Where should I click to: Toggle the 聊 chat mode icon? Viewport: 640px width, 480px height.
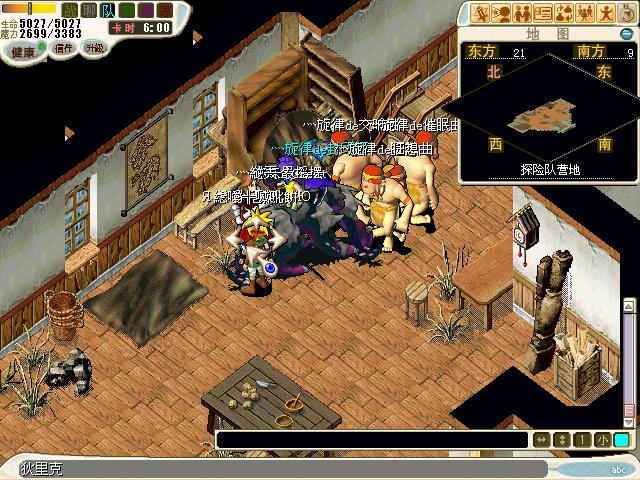(90, 10)
